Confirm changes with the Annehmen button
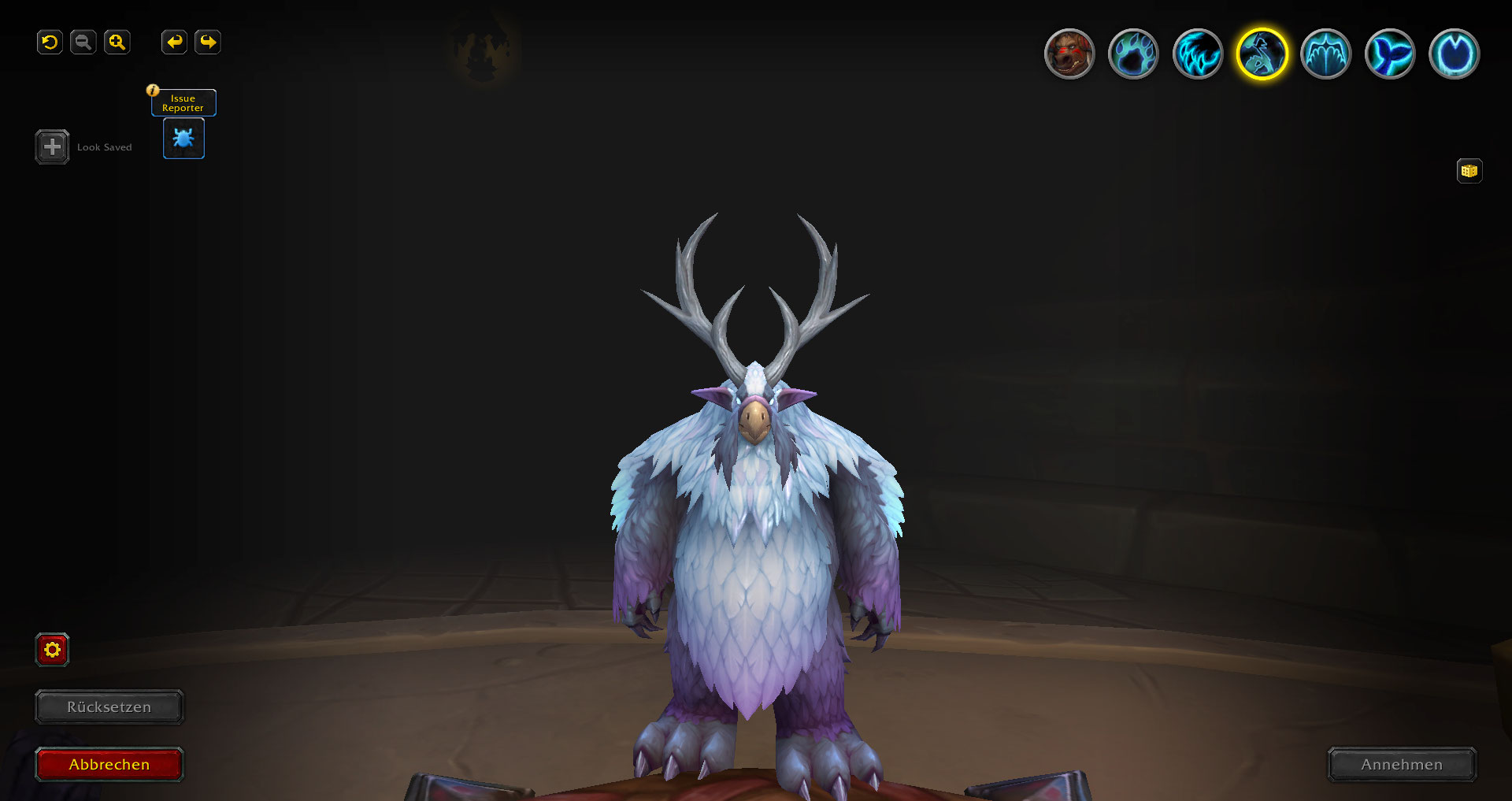Screen dimensions: 1512x801 coord(1402,765)
